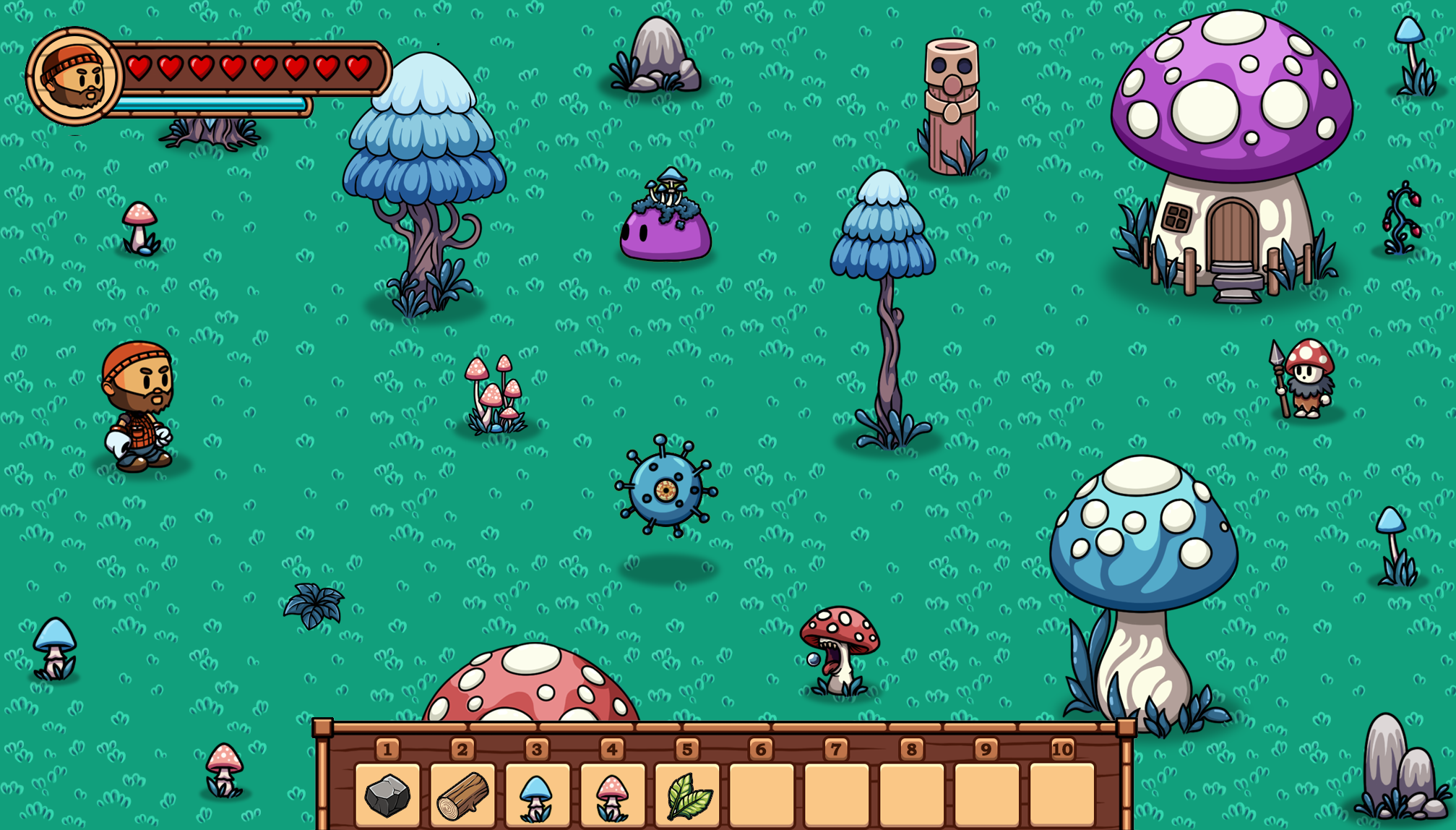Choose the wood log hotbar slot

tap(462, 795)
